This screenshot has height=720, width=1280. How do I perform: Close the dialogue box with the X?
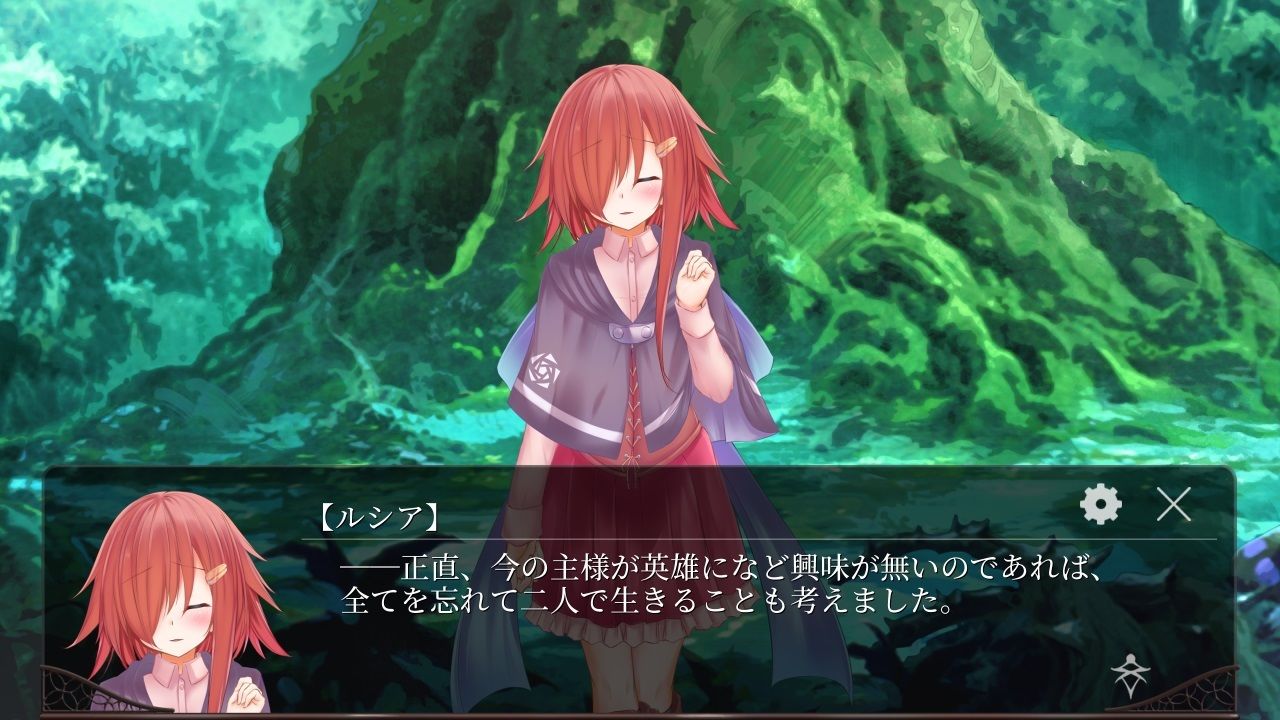point(1173,505)
